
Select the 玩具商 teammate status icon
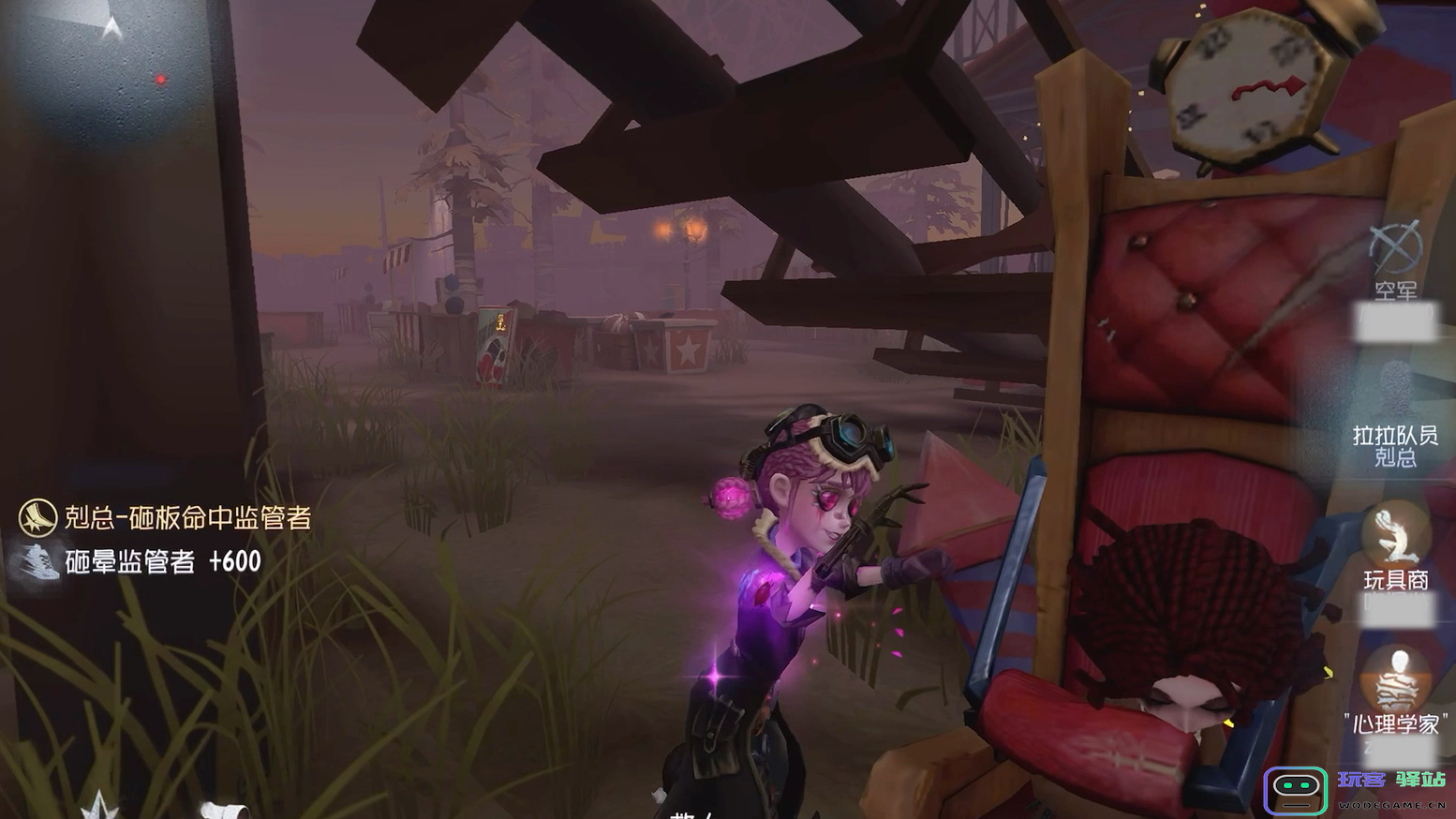1395,534
